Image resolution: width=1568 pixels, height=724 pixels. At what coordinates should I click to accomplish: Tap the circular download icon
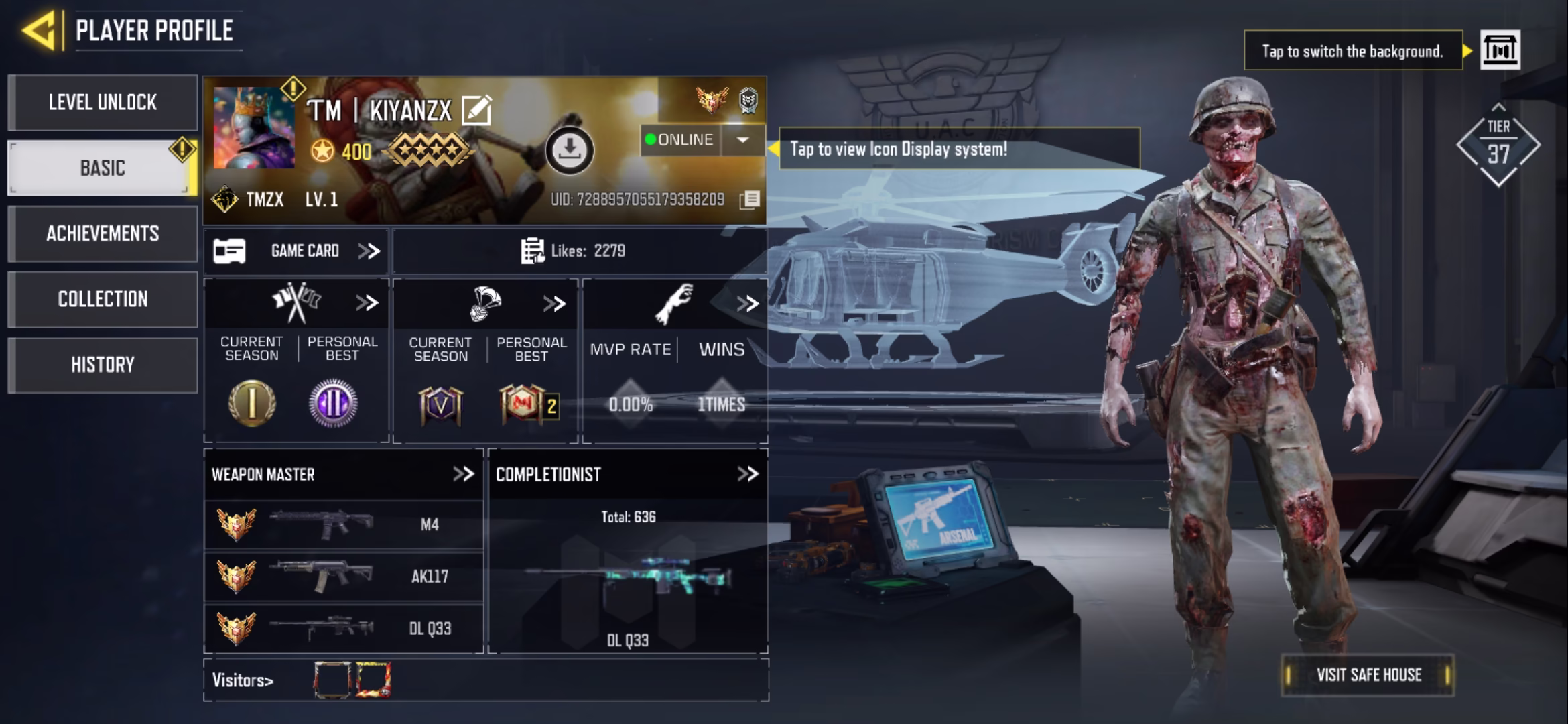pos(569,149)
